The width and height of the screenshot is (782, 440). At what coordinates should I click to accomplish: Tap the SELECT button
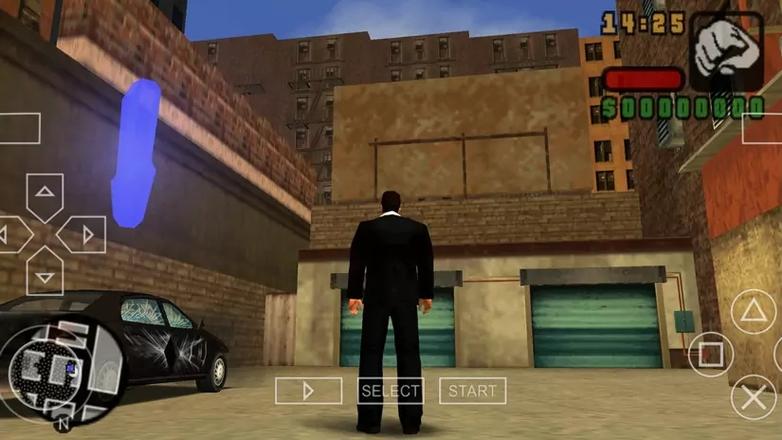pyautogui.click(x=391, y=390)
